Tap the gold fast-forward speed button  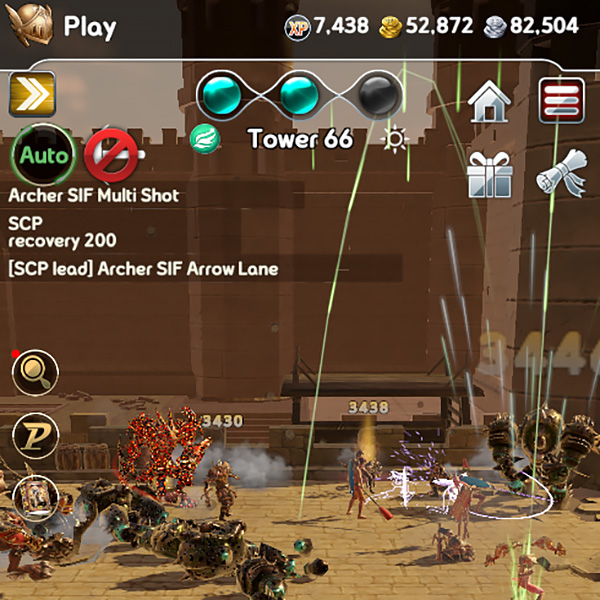[x=32, y=96]
